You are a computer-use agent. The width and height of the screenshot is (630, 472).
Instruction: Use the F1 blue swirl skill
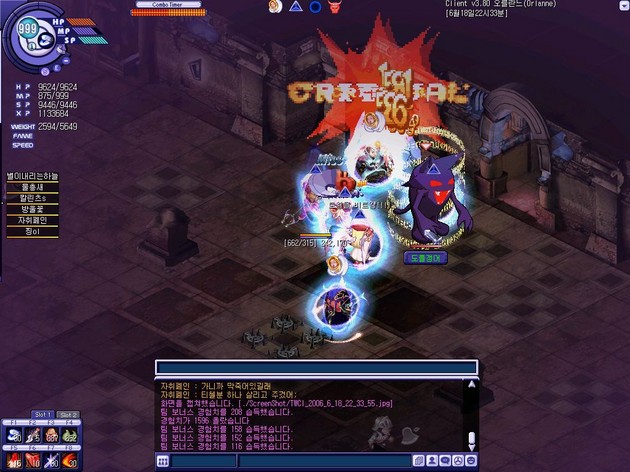[x=15, y=433]
